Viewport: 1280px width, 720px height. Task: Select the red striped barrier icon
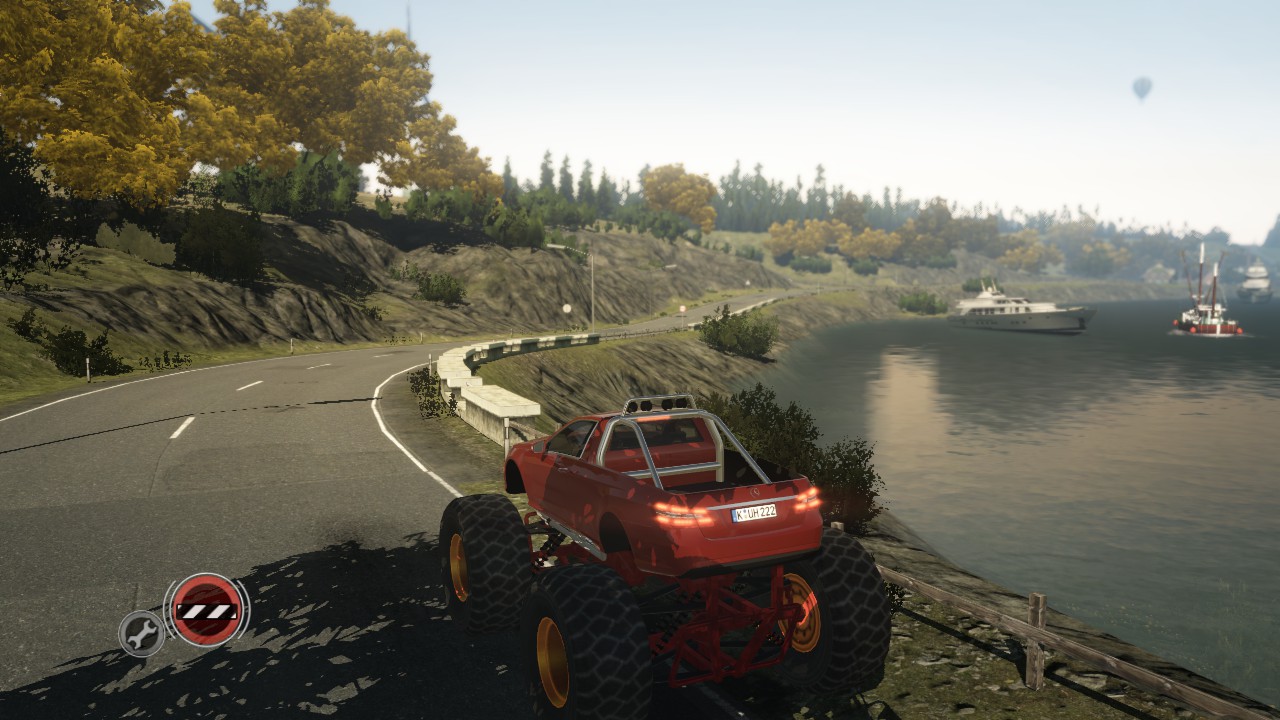click(x=206, y=609)
